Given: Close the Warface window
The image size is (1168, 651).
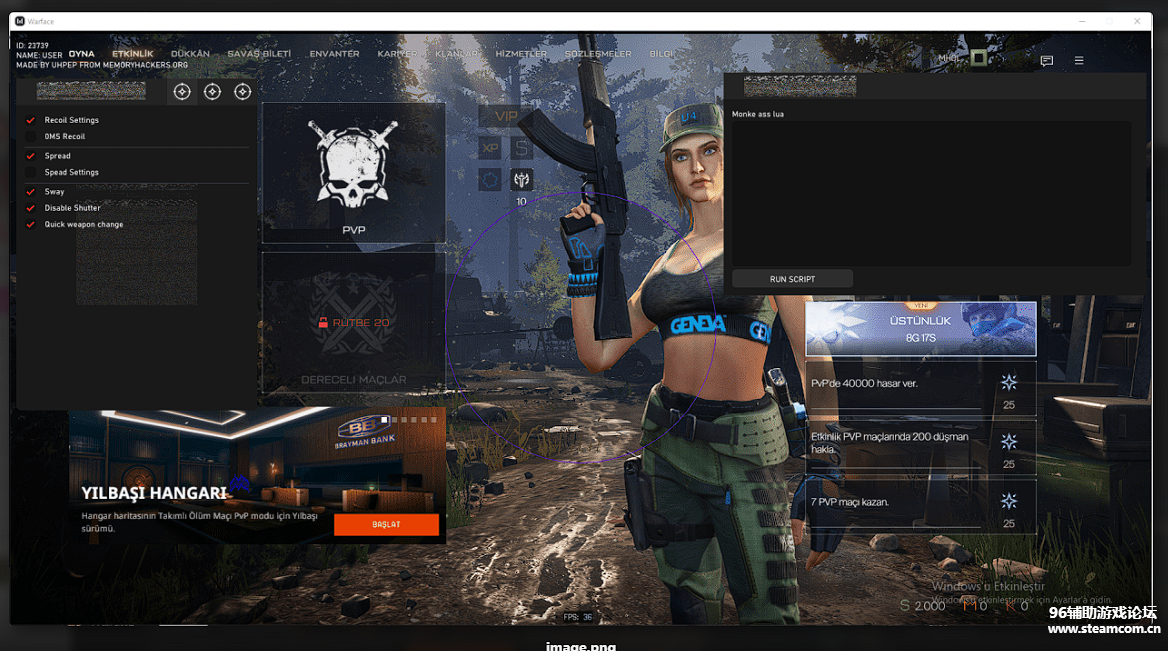Looking at the screenshot, I should pyautogui.click(x=1137, y=21).
